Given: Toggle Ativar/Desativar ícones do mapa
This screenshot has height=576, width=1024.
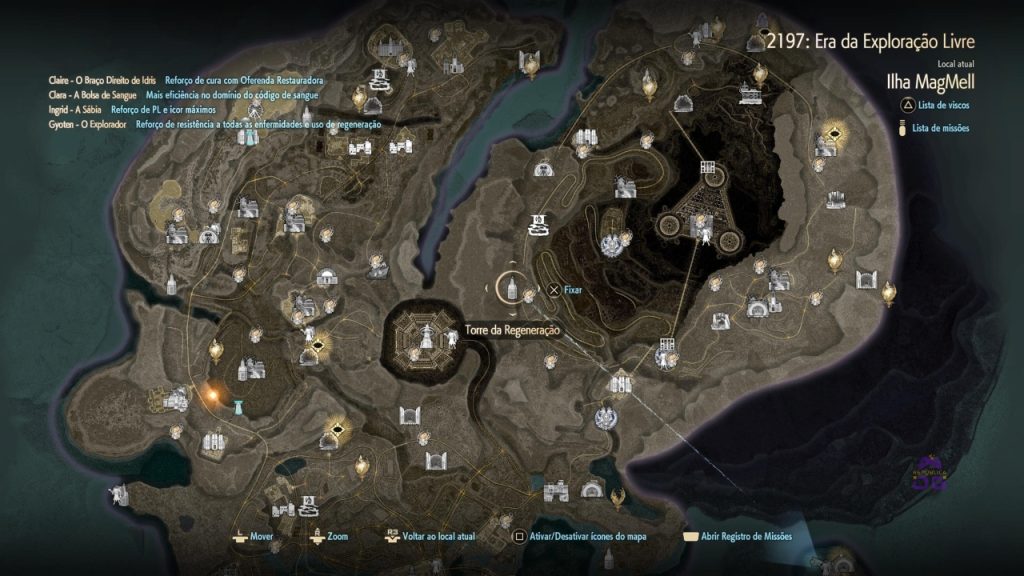Looking at the screenshot, I should click(x=581, y=536).
